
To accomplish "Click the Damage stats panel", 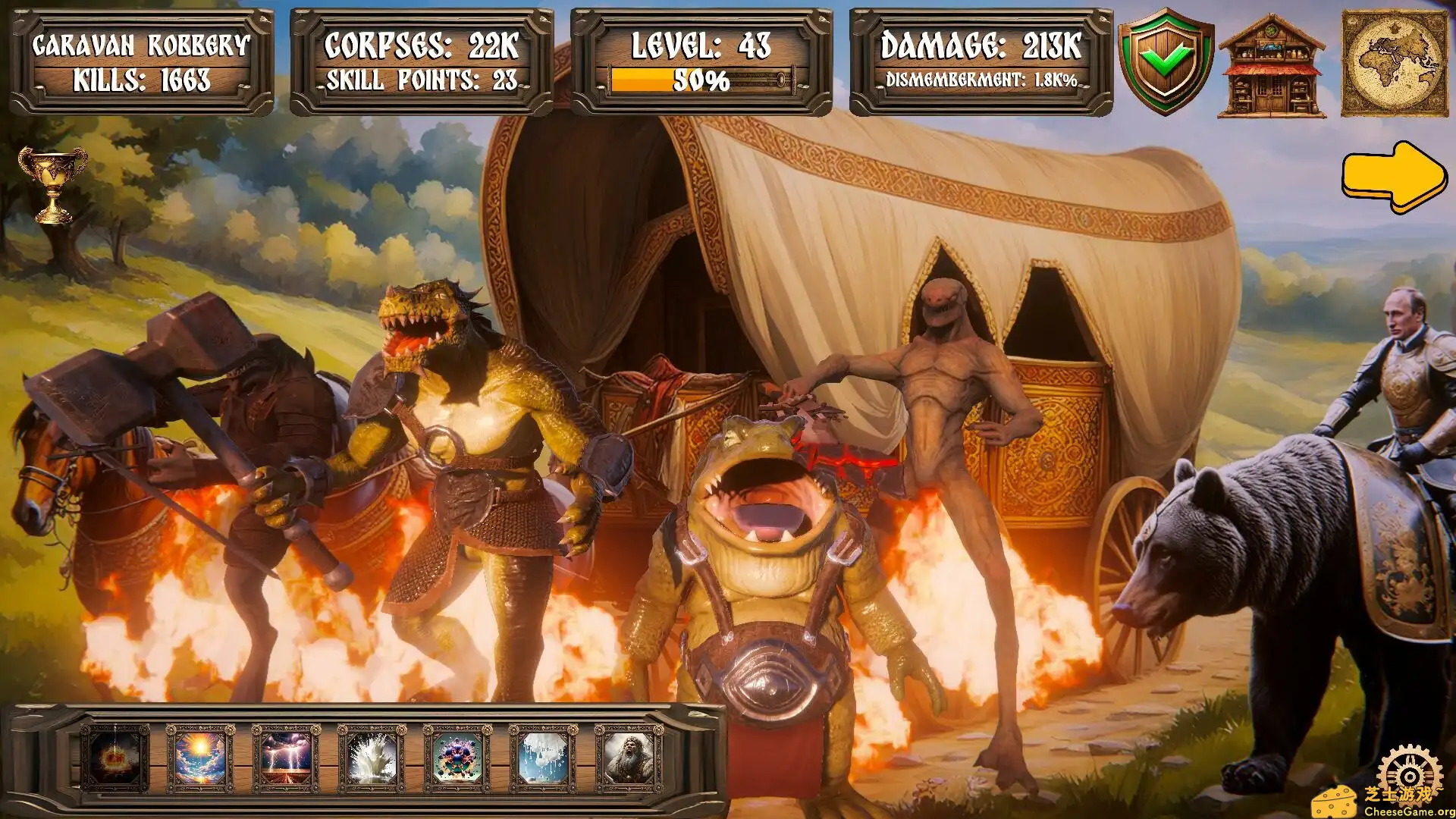I will (981, 62).
